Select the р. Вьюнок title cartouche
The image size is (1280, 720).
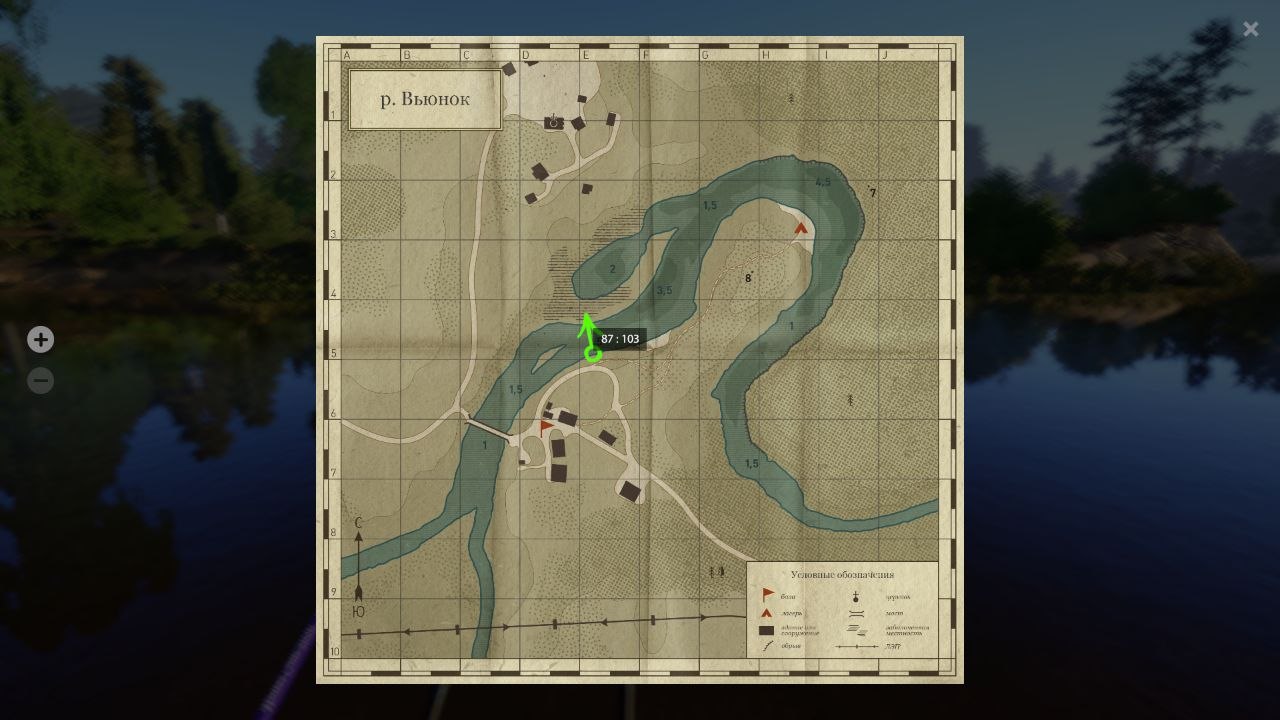[424, 99]
